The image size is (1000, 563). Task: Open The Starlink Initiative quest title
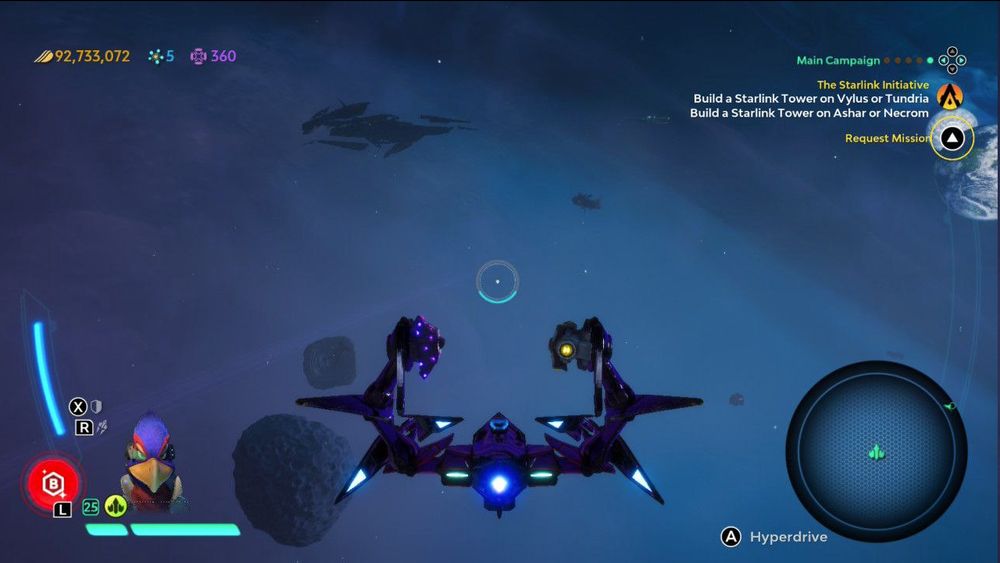pyautogui.click(x=873, y=85)
